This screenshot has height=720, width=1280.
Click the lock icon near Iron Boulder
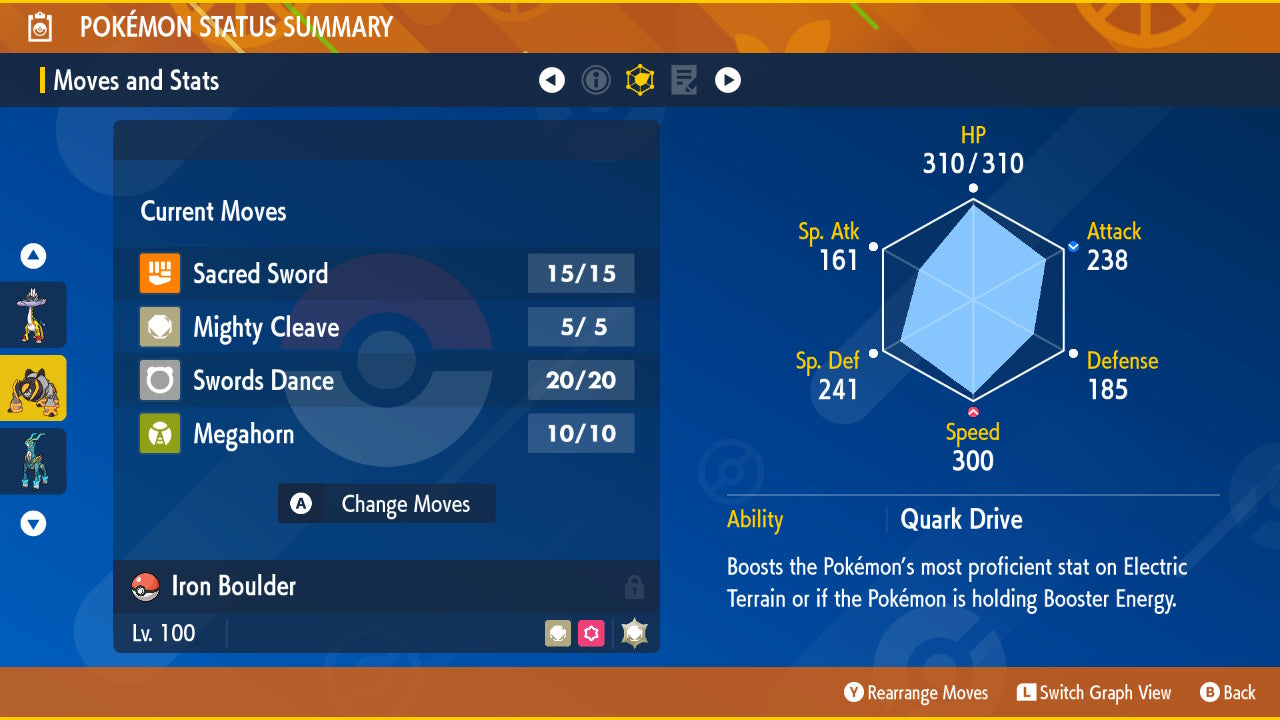[634, 586]
